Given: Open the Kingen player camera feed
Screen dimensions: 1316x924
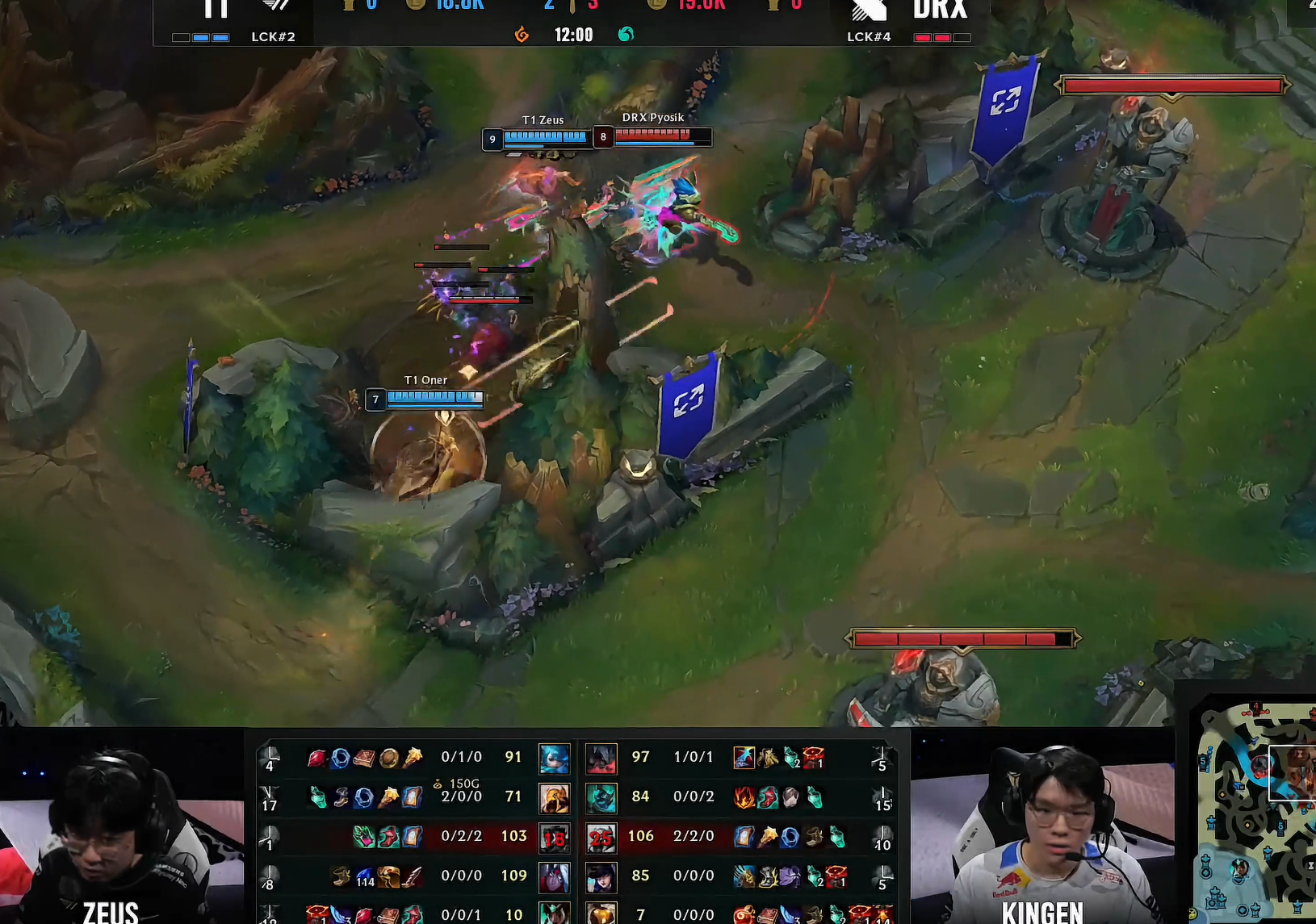Looking at the screenshot, I should [x=1042, y=831].
